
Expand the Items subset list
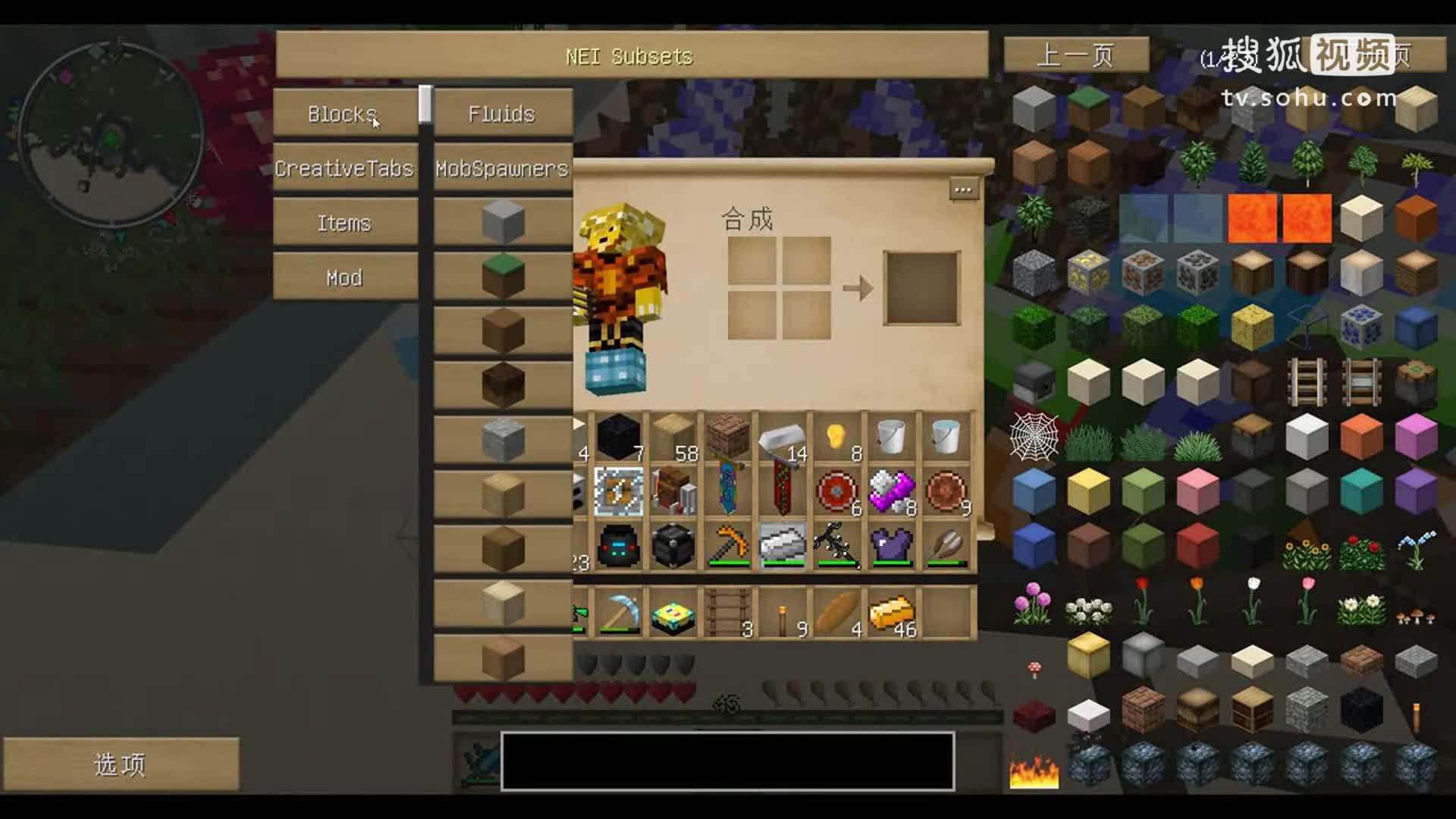(x=345, y=223)
